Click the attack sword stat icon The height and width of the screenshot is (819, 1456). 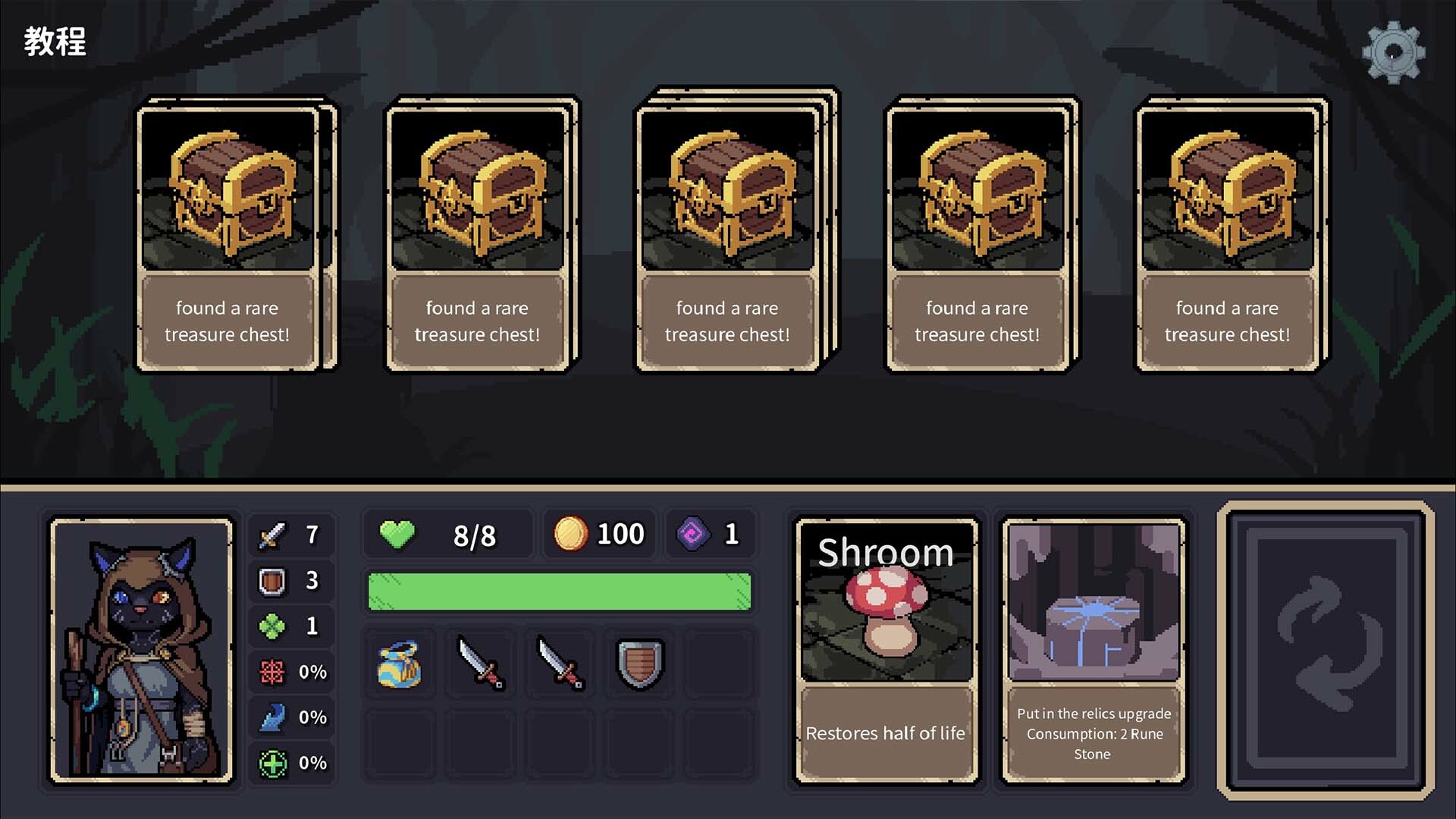coord(275,535)
